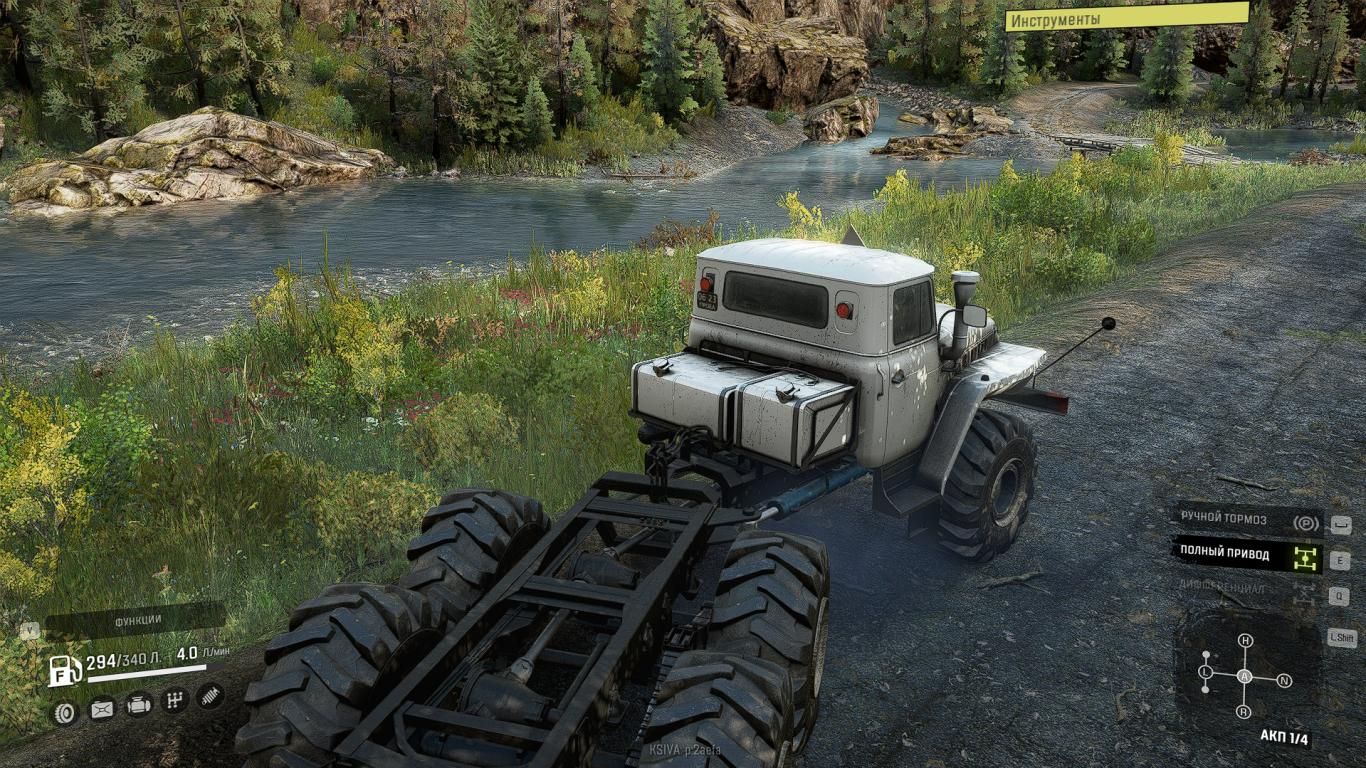Open the Инструменты panel
The image size is (1366, 768).
tap(1126, 17)
